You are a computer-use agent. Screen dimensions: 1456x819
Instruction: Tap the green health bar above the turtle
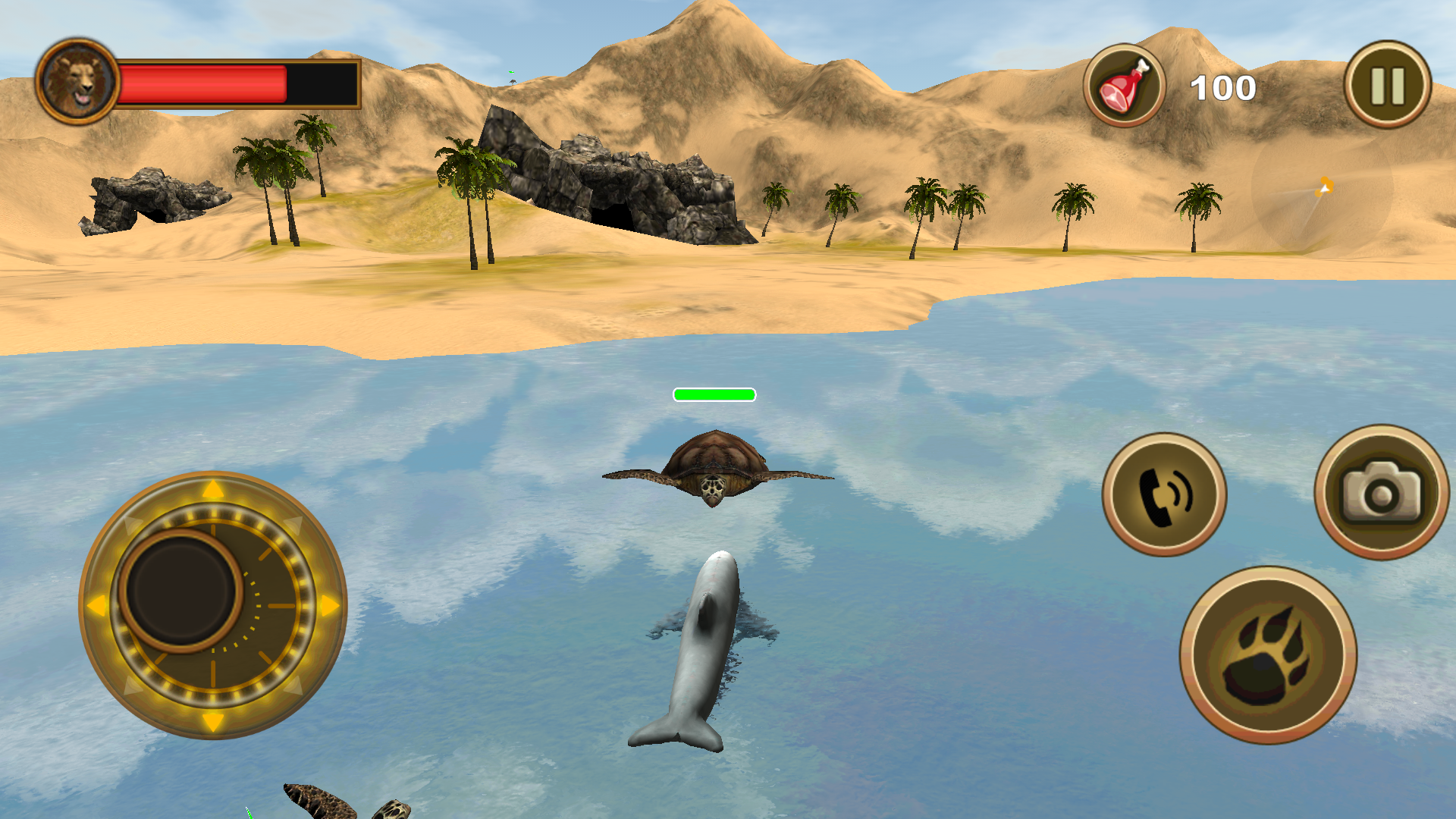(x=714, y=394)
